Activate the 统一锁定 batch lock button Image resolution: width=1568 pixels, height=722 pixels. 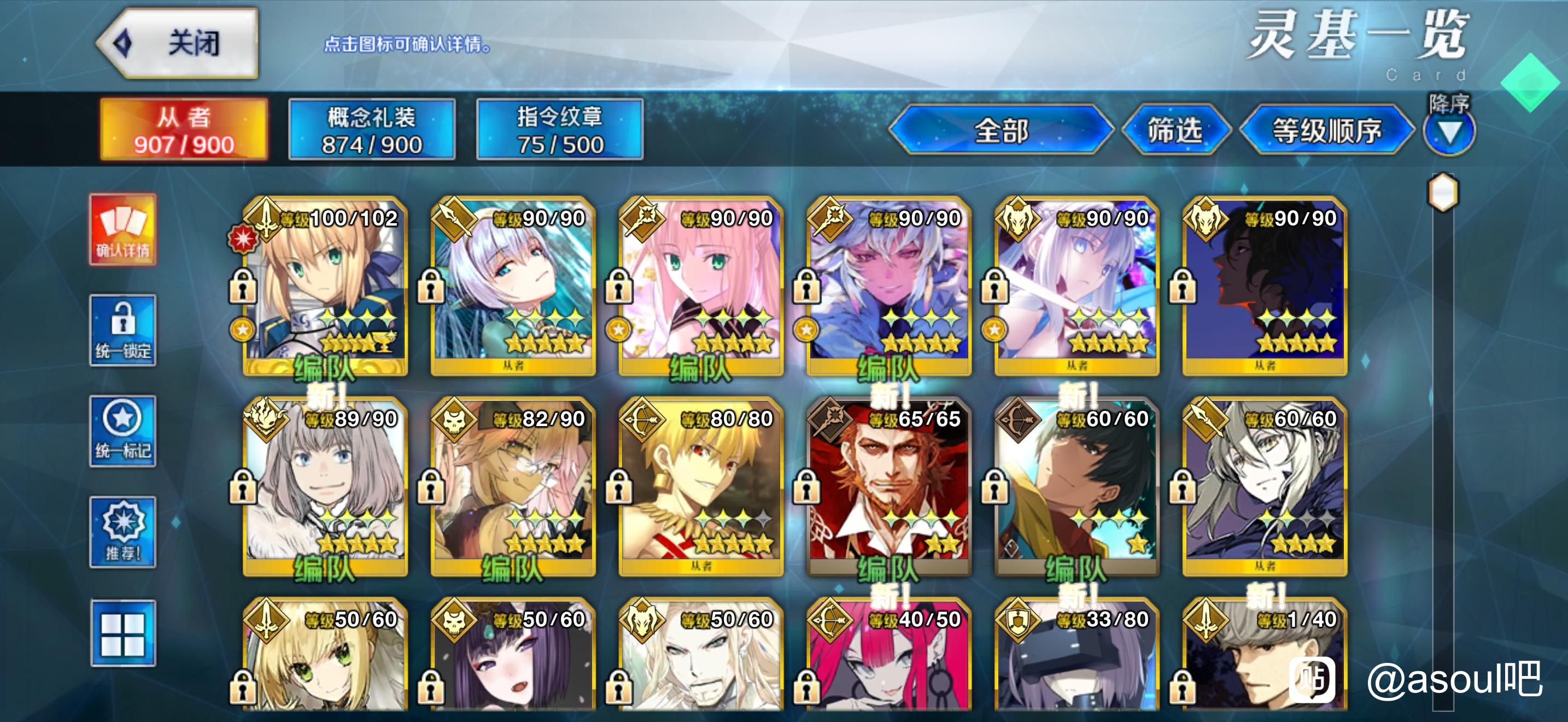click(x=123, y=330)
